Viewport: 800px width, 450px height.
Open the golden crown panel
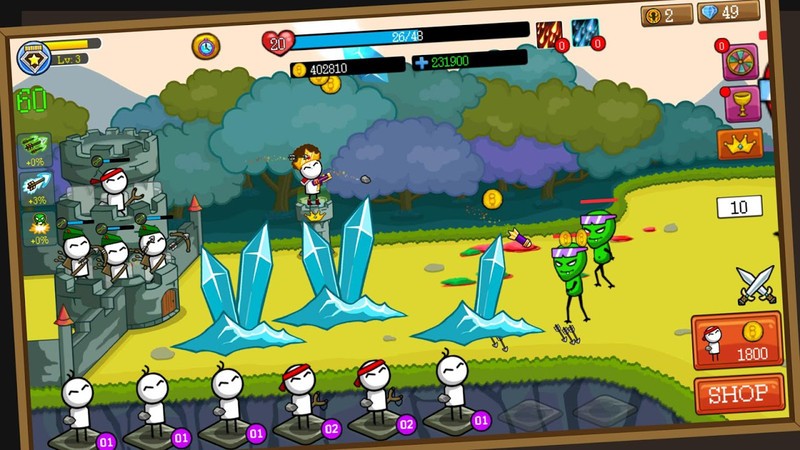[740, 144]
